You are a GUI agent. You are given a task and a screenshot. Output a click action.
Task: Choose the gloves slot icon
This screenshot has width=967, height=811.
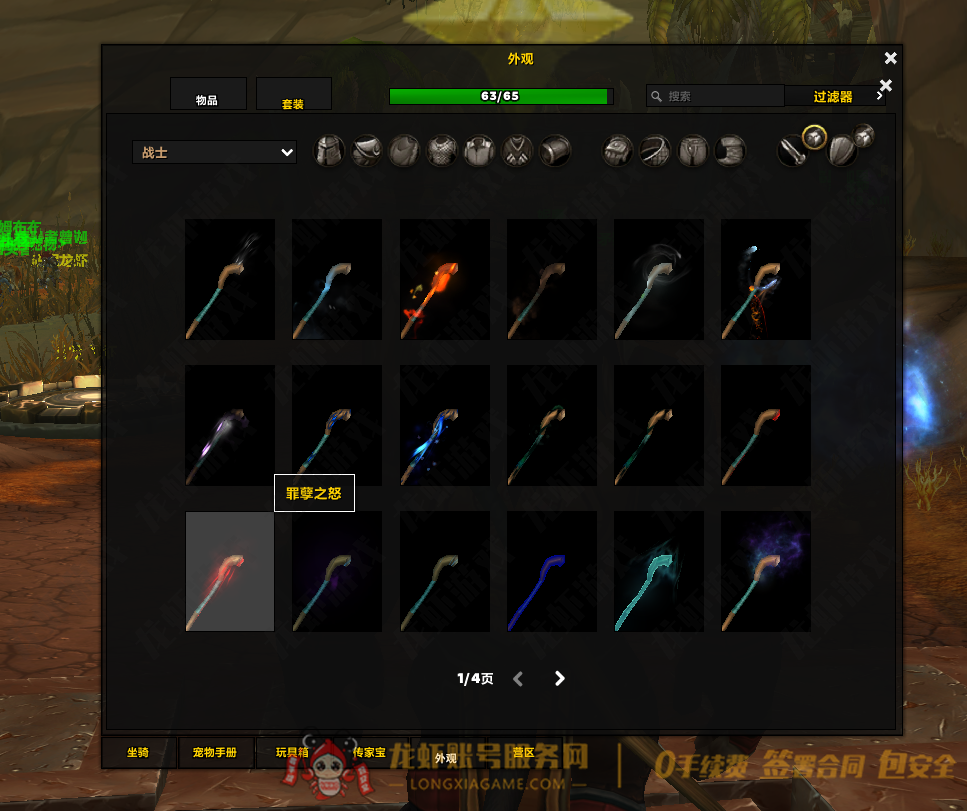click(617, 151)
